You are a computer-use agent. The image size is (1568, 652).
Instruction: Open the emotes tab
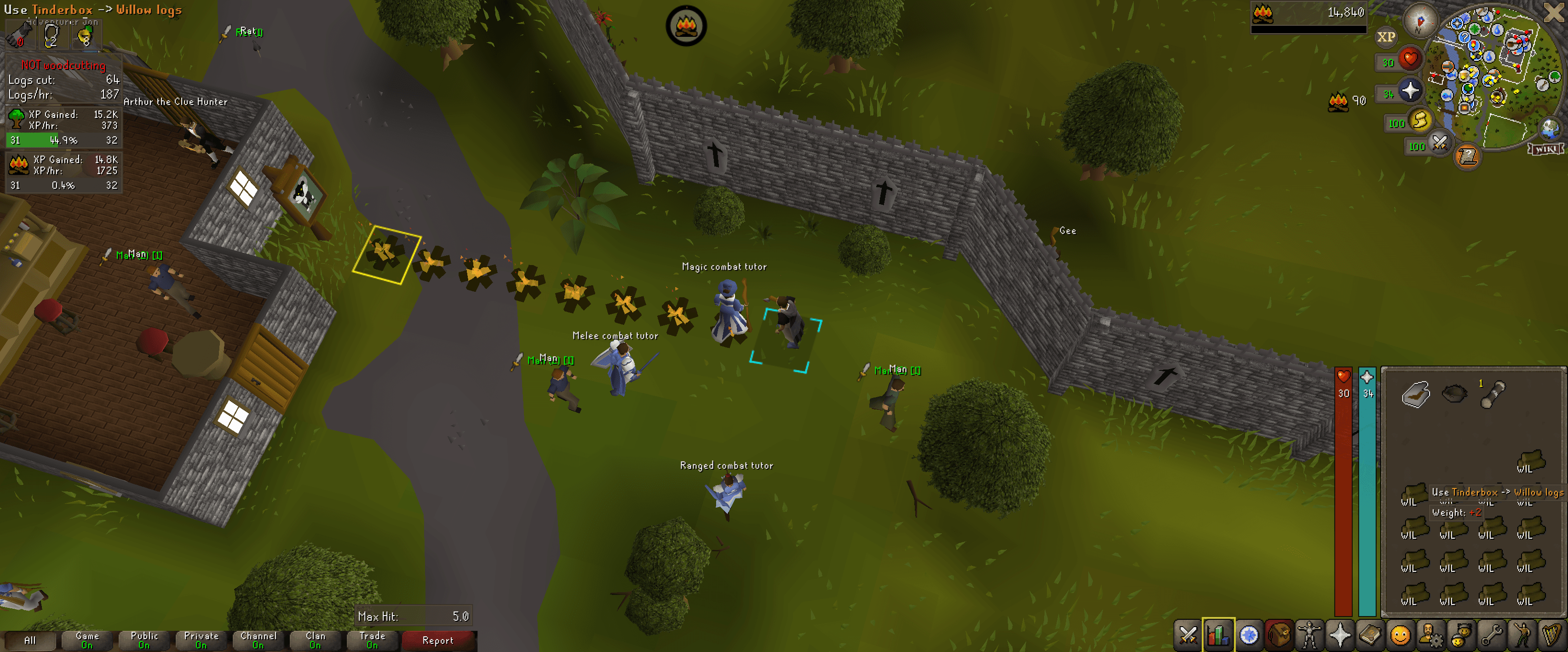(1521, 636)
